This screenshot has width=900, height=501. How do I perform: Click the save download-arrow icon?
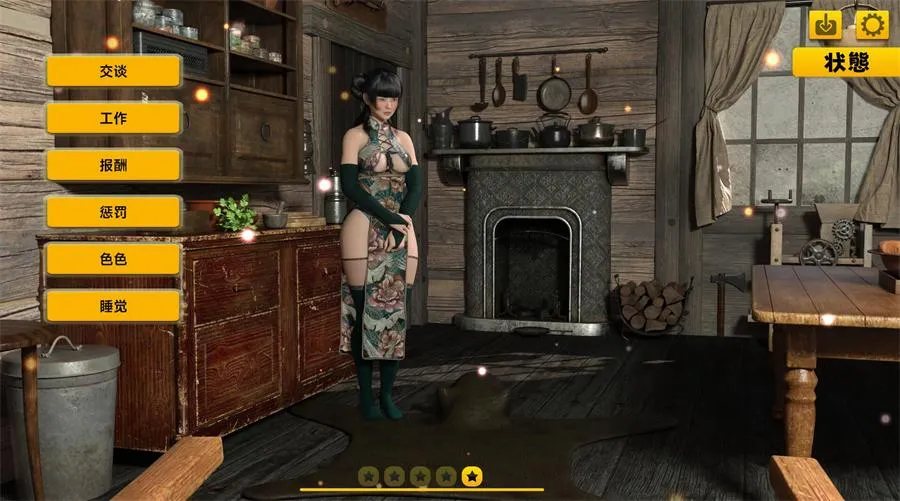click(x=826, y=25)
